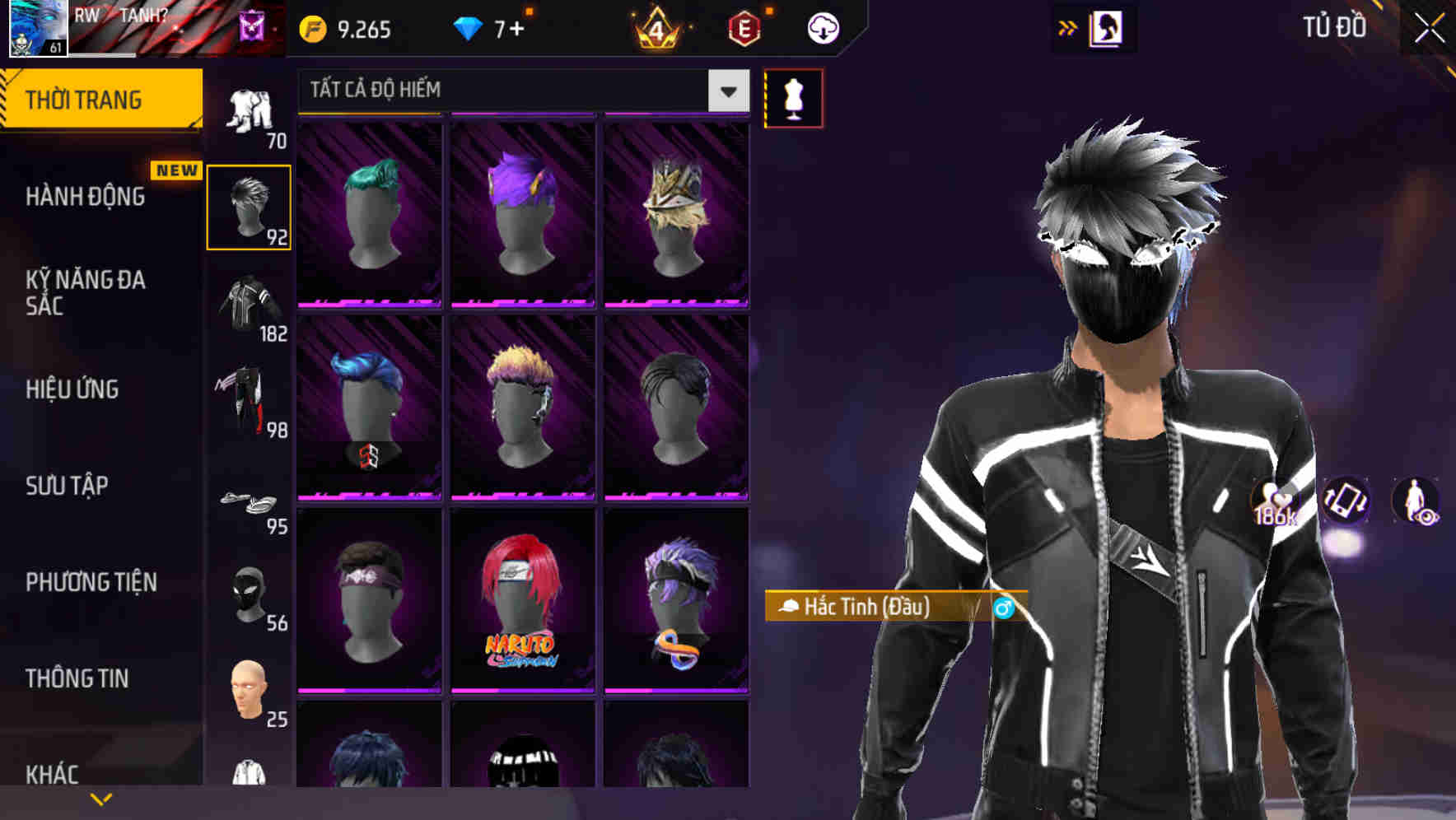This screenshot has height=820, width=1456.
Task: Open the hair category showing 92 items
Action: pyautogui.click(x=250, y=206)
